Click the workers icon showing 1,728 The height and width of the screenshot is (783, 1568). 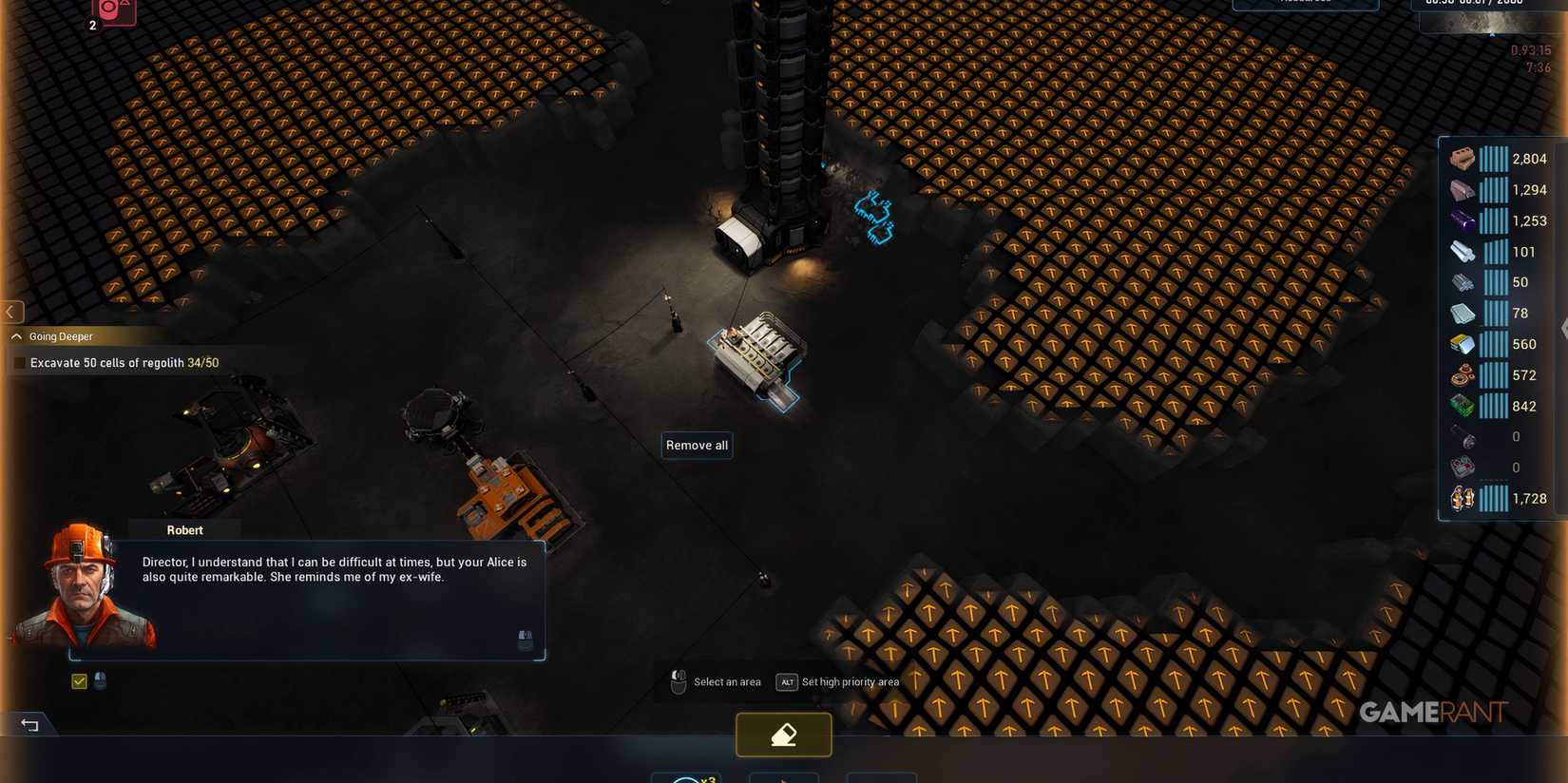click(1461, 498)
